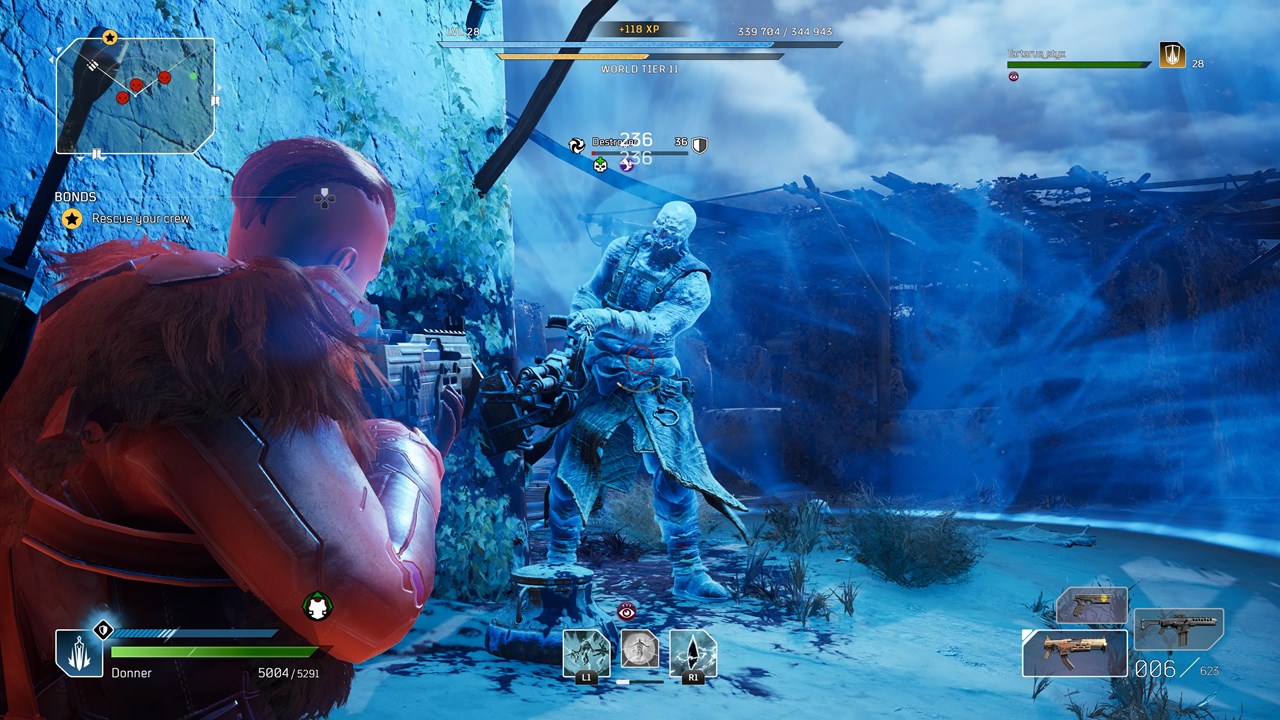Select the pistol sidearm weapon slot

(x=1092, y=606)
